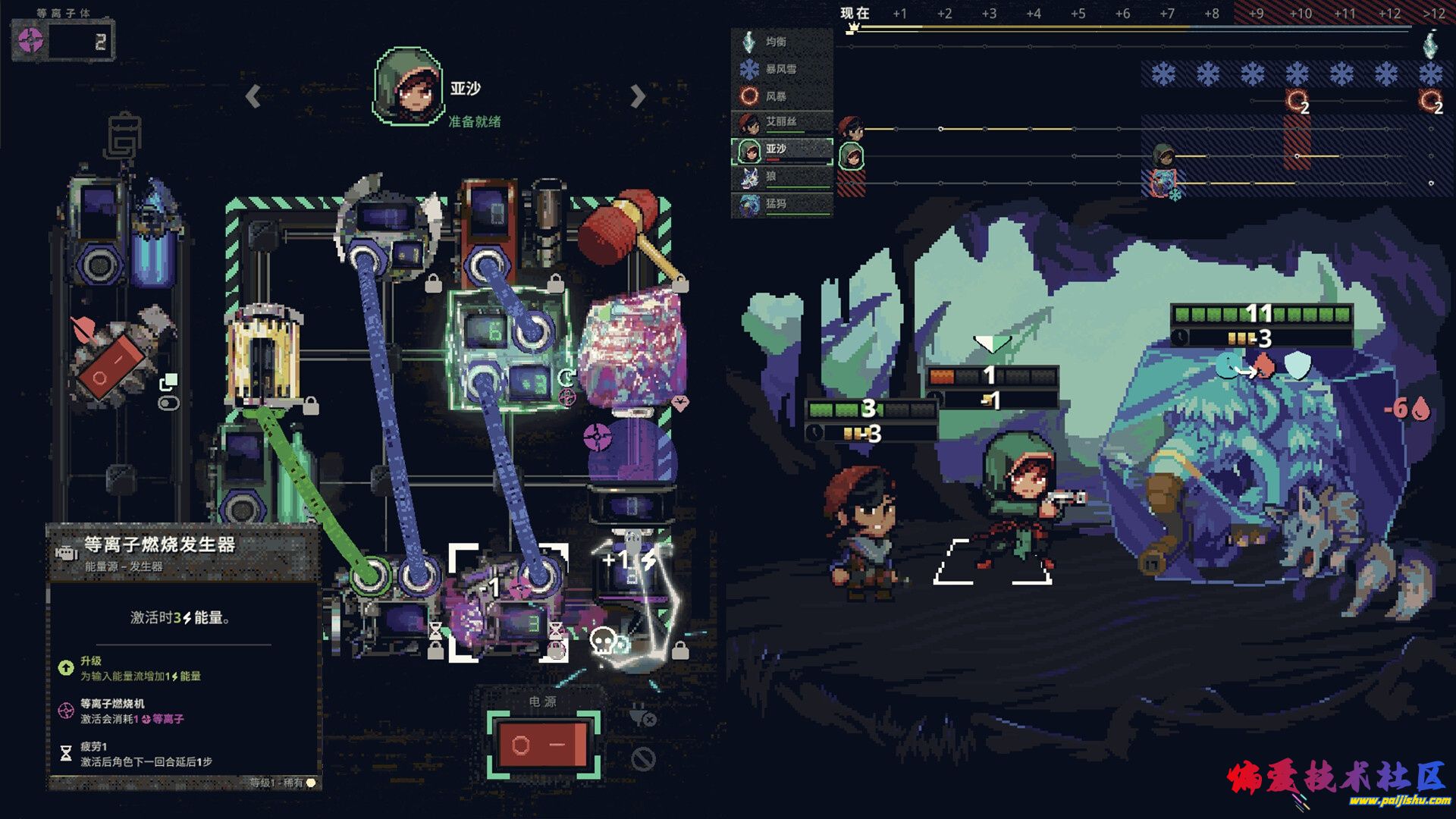The height and width of the screenshot is (819, 1456).
Task: Toggle the small switch under the copy icon
Action: (168, 403)
